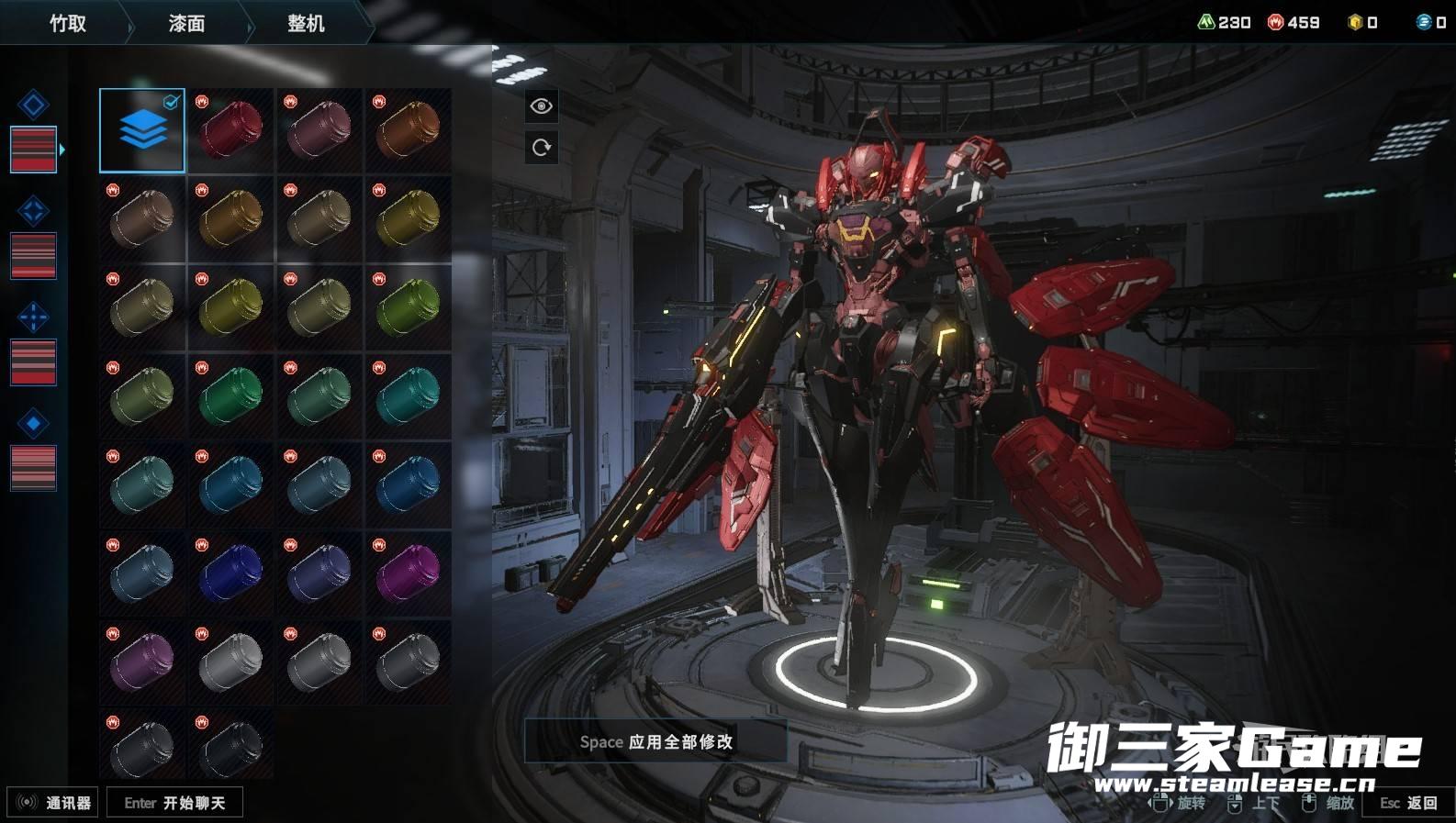Toggle the eye visibility button
Image resolution: width=1456 pixels, height=823 pixels.
pos(542,106)
